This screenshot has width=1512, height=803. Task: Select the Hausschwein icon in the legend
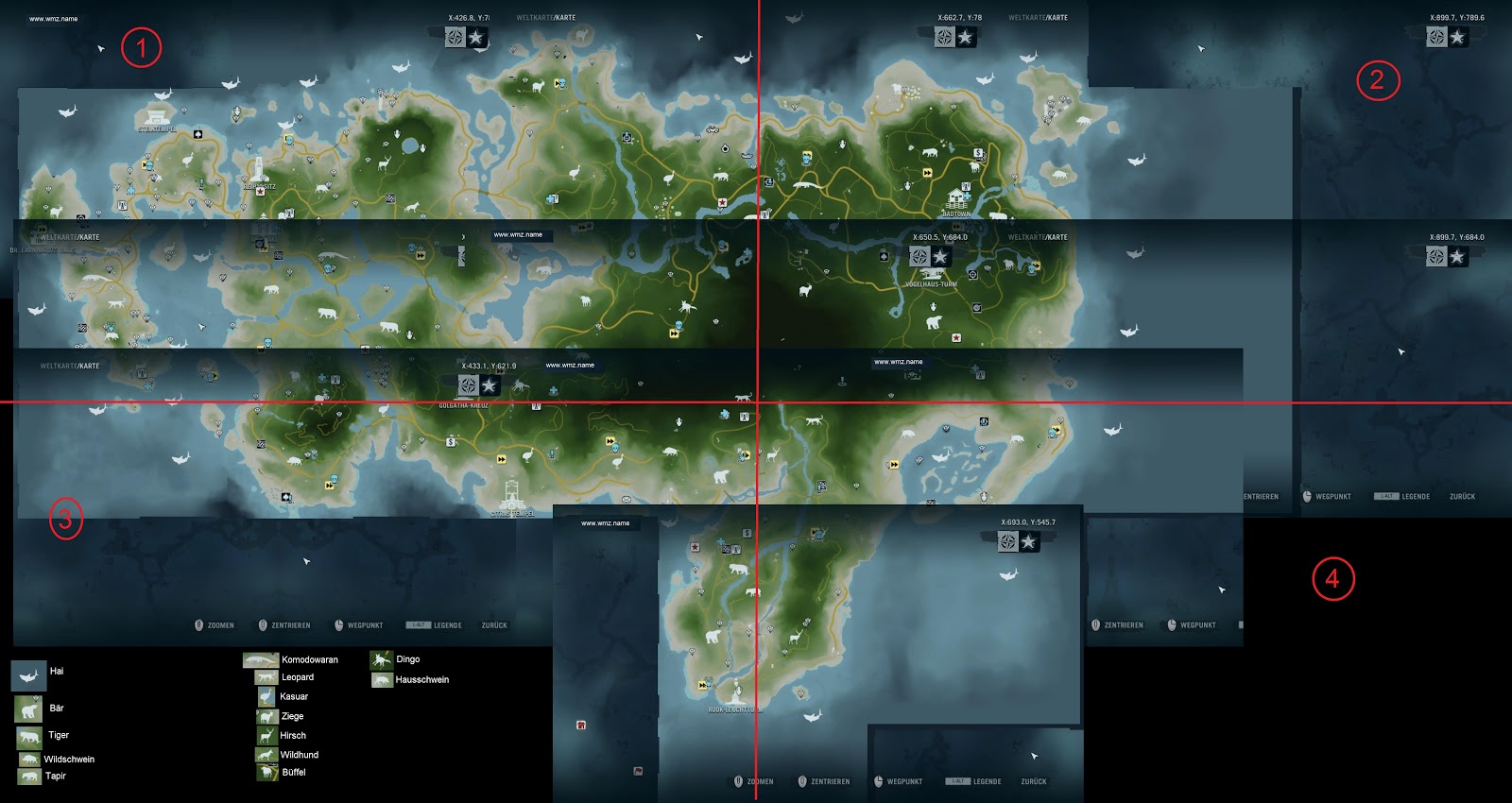tap(382, 679)
